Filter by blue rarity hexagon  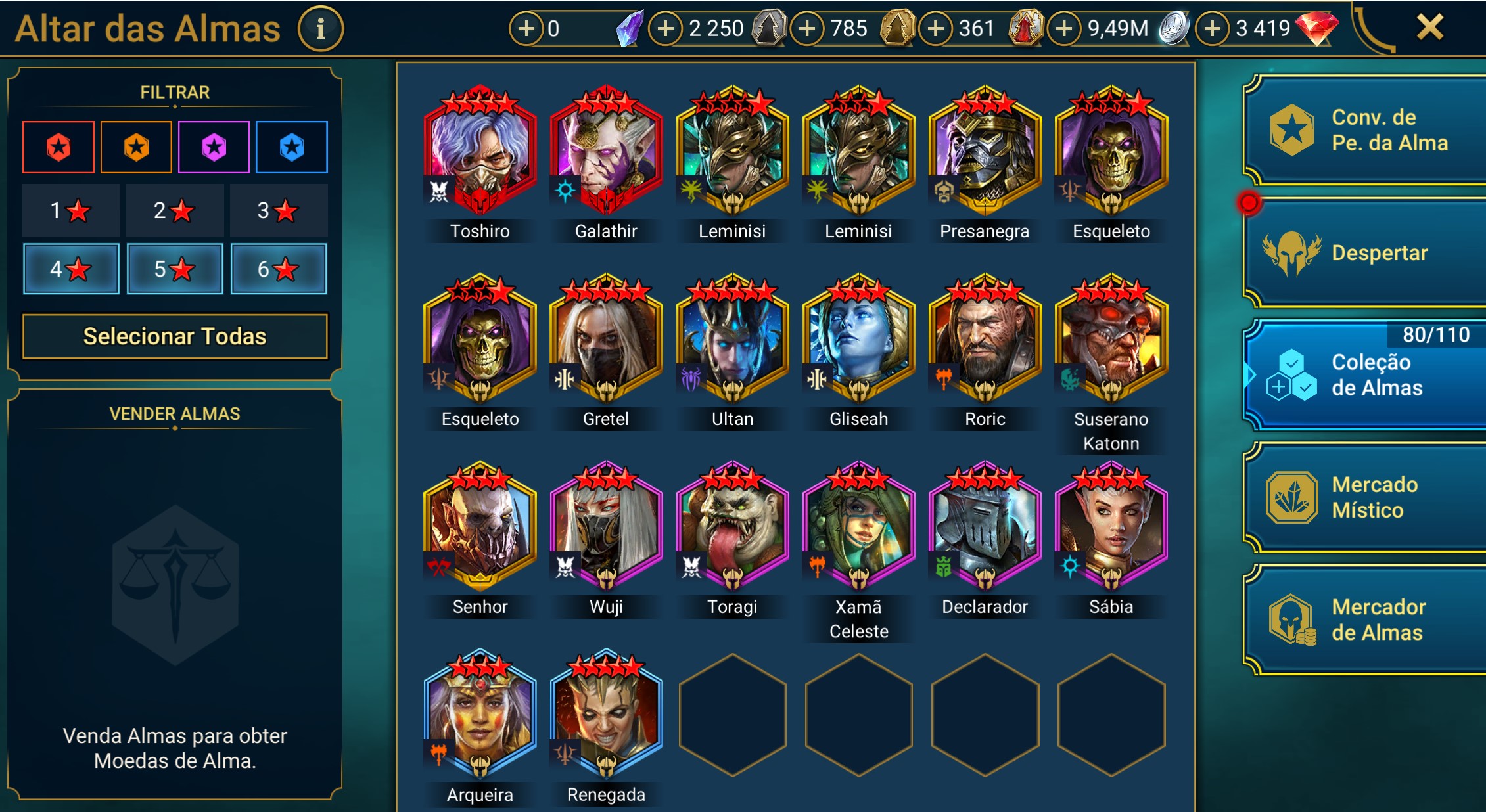pyautogui.click(x=292, y=147)
